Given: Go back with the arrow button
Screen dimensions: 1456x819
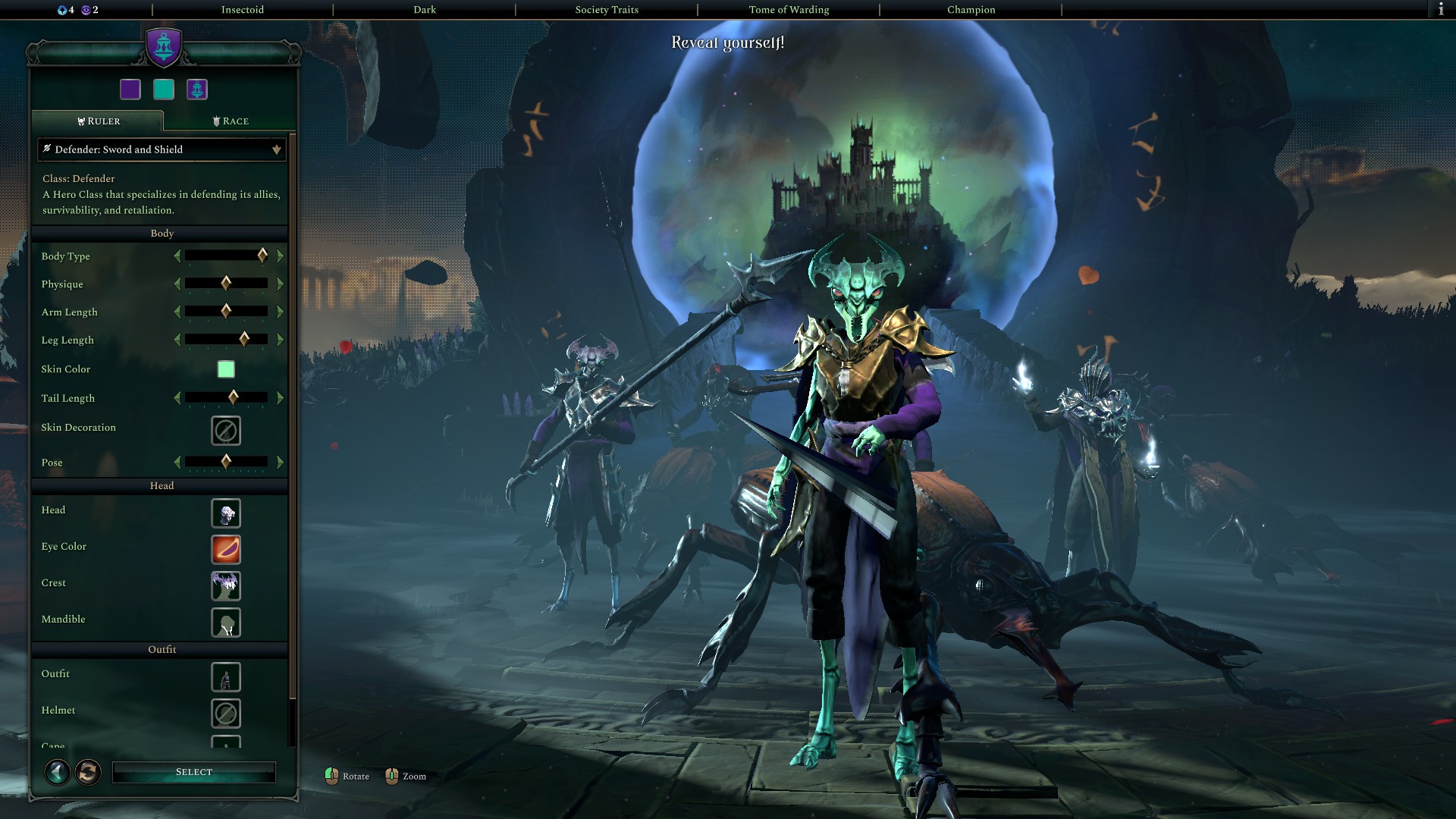Looking at the screenshot, I should pyautogui.click(x=57, y=772).
